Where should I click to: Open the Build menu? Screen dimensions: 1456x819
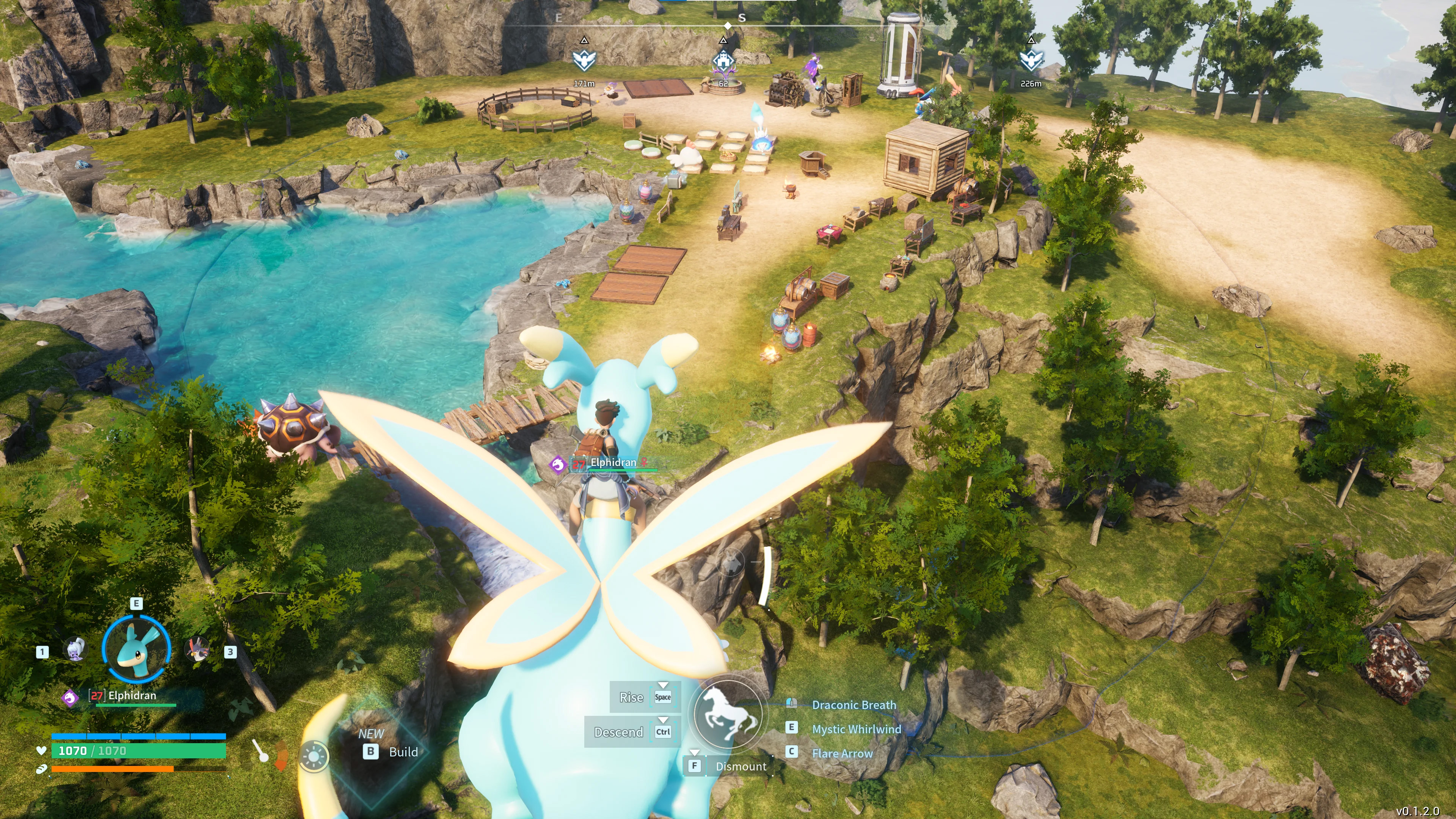[x=402, y=752]
